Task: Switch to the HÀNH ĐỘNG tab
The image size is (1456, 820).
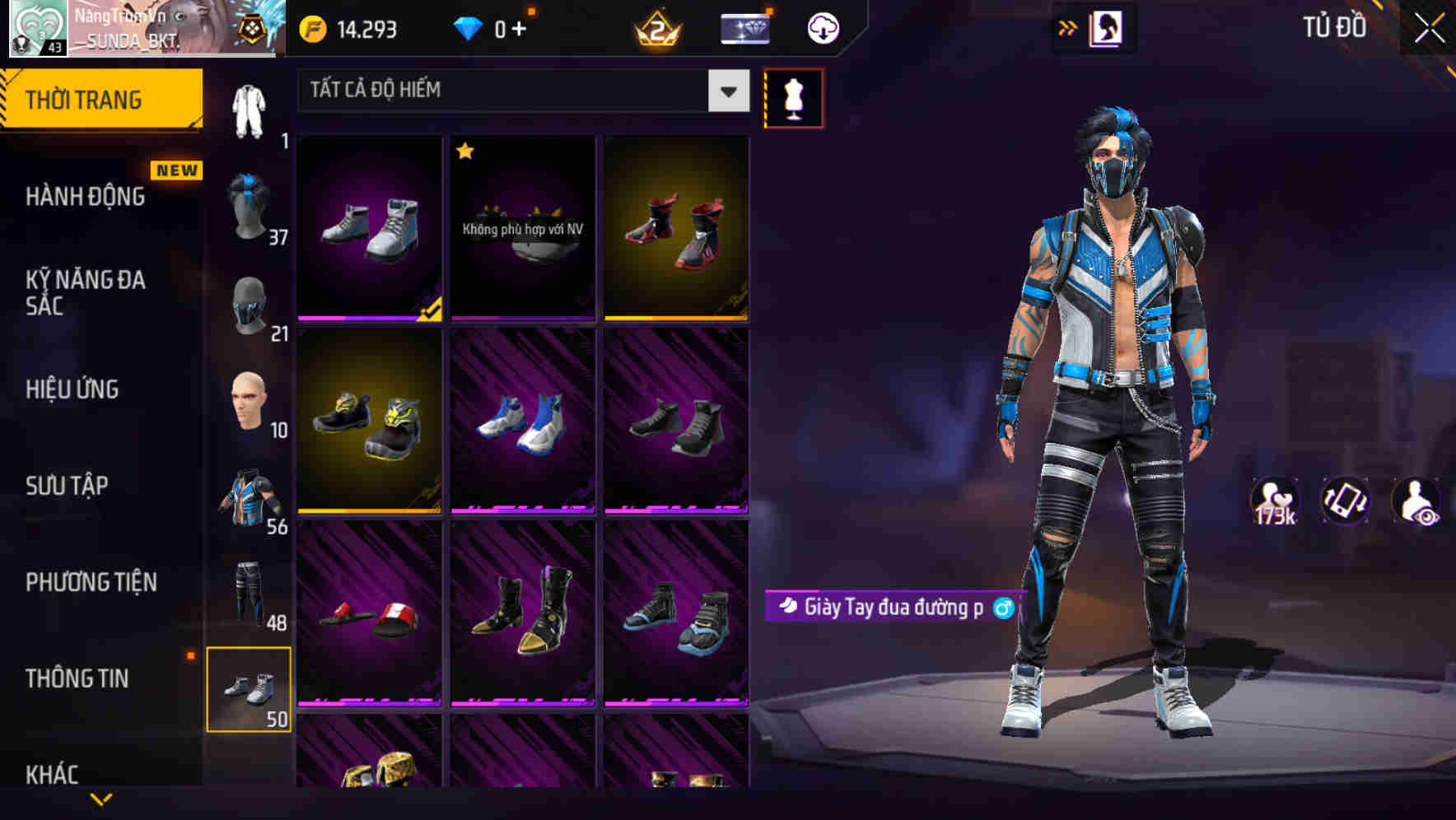Action: (x=86, y=197)
